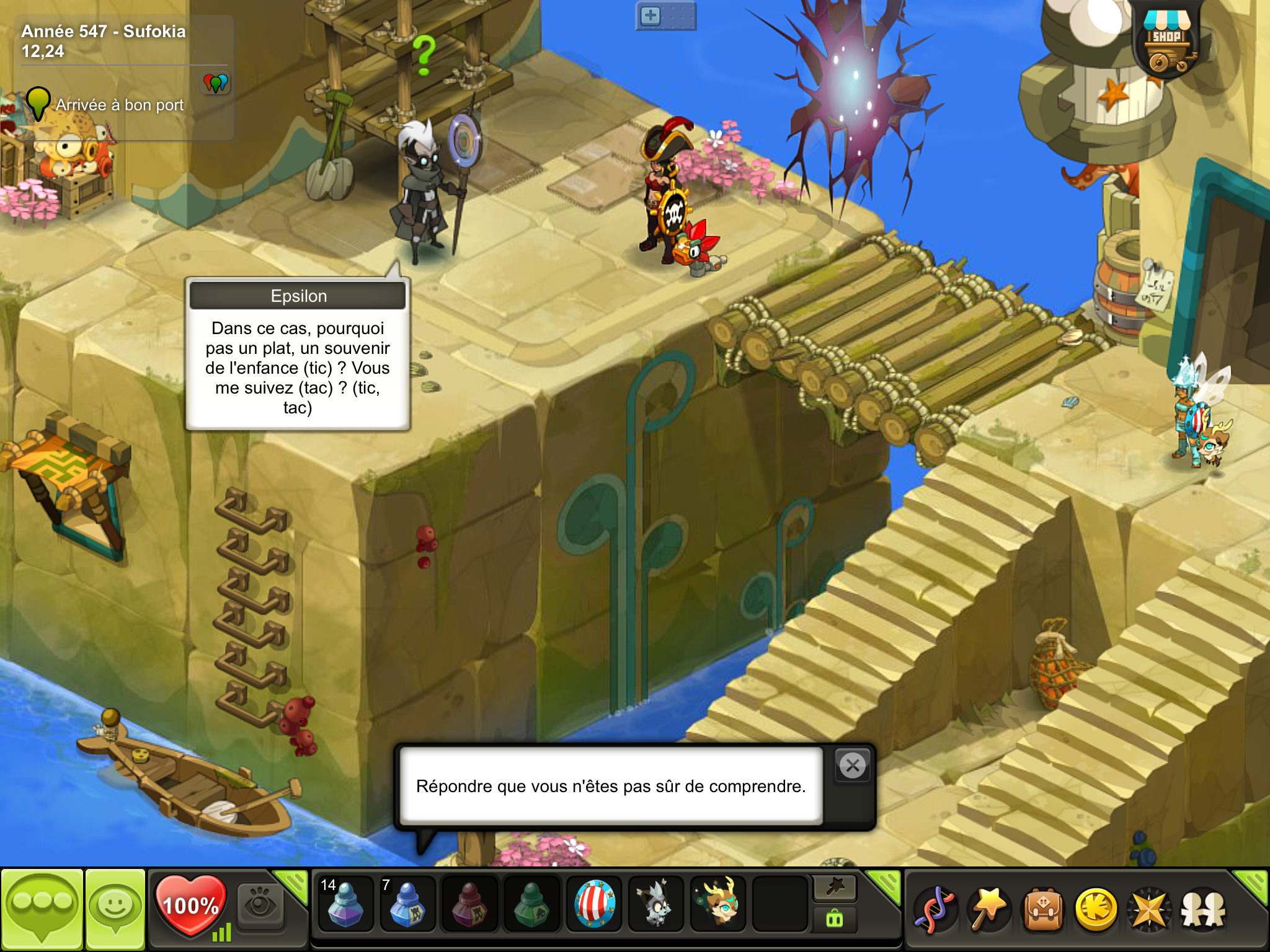Select the antlered deer pet slot
The width and height of the screenshot is (1270, 952).
pyautogui.click(x=718, y=905)
